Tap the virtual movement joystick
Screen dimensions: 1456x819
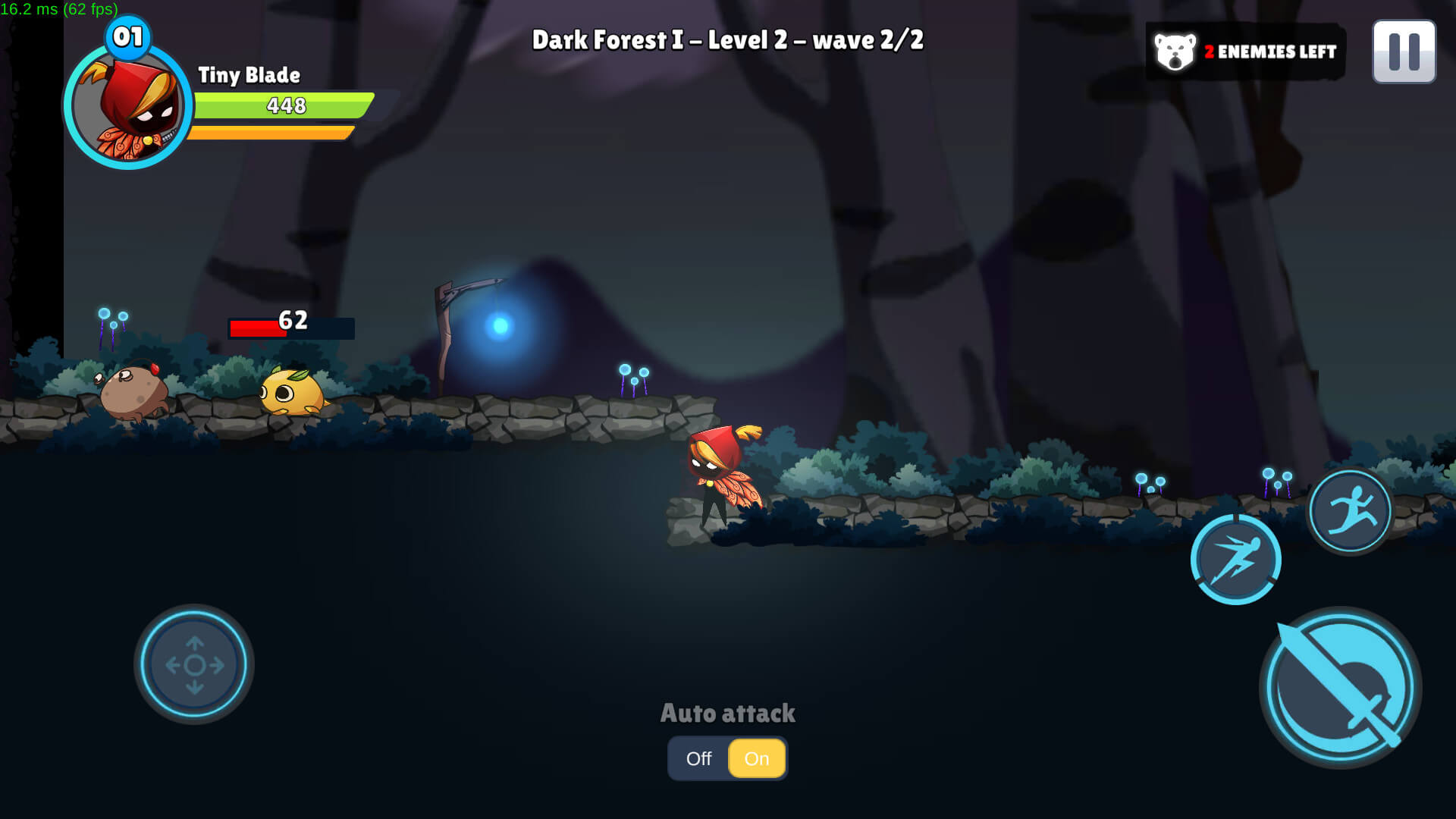click(x=194, y=664)
